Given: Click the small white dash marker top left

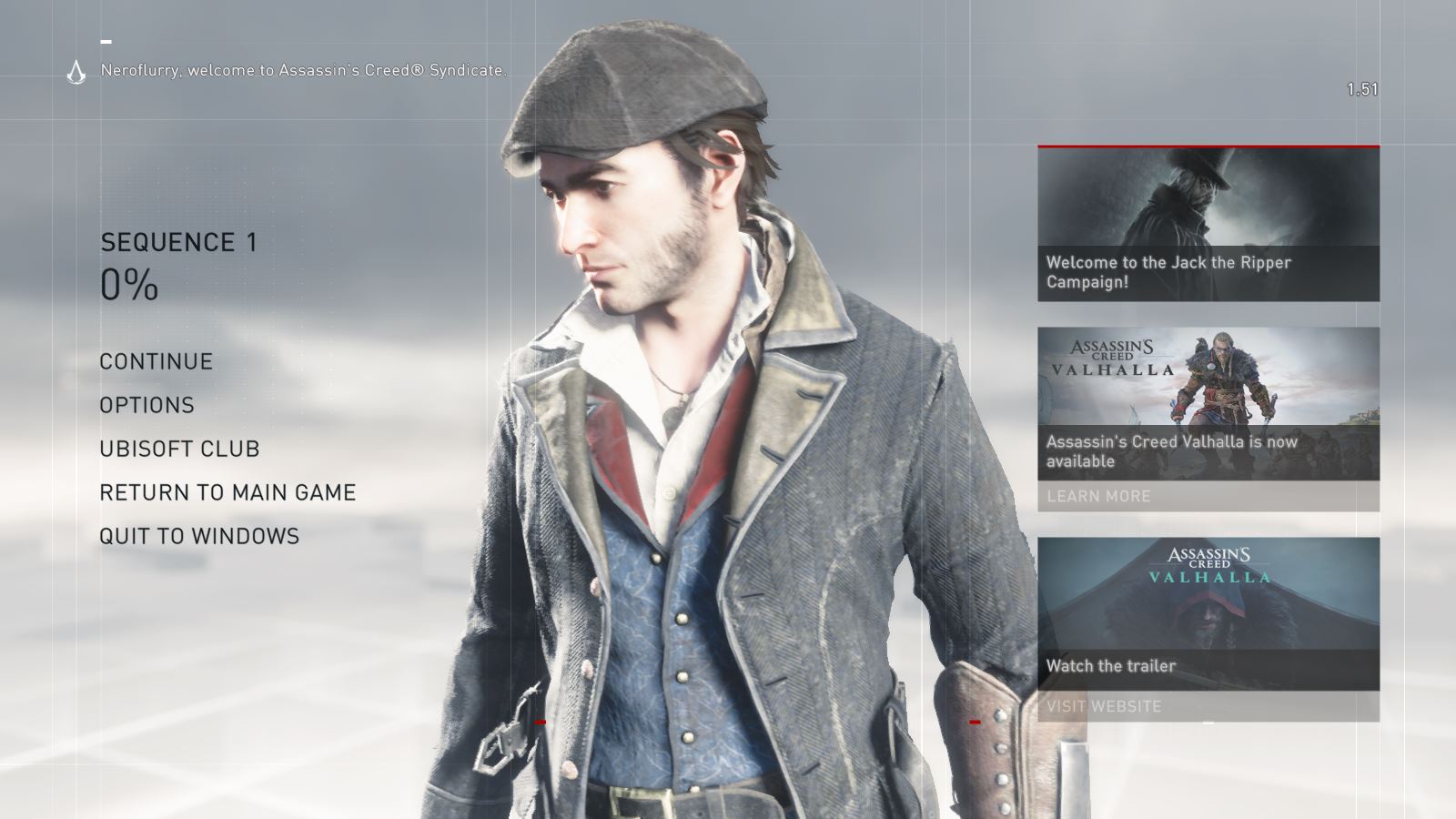Looking at the screenshot, I should (x=108, y=40).
